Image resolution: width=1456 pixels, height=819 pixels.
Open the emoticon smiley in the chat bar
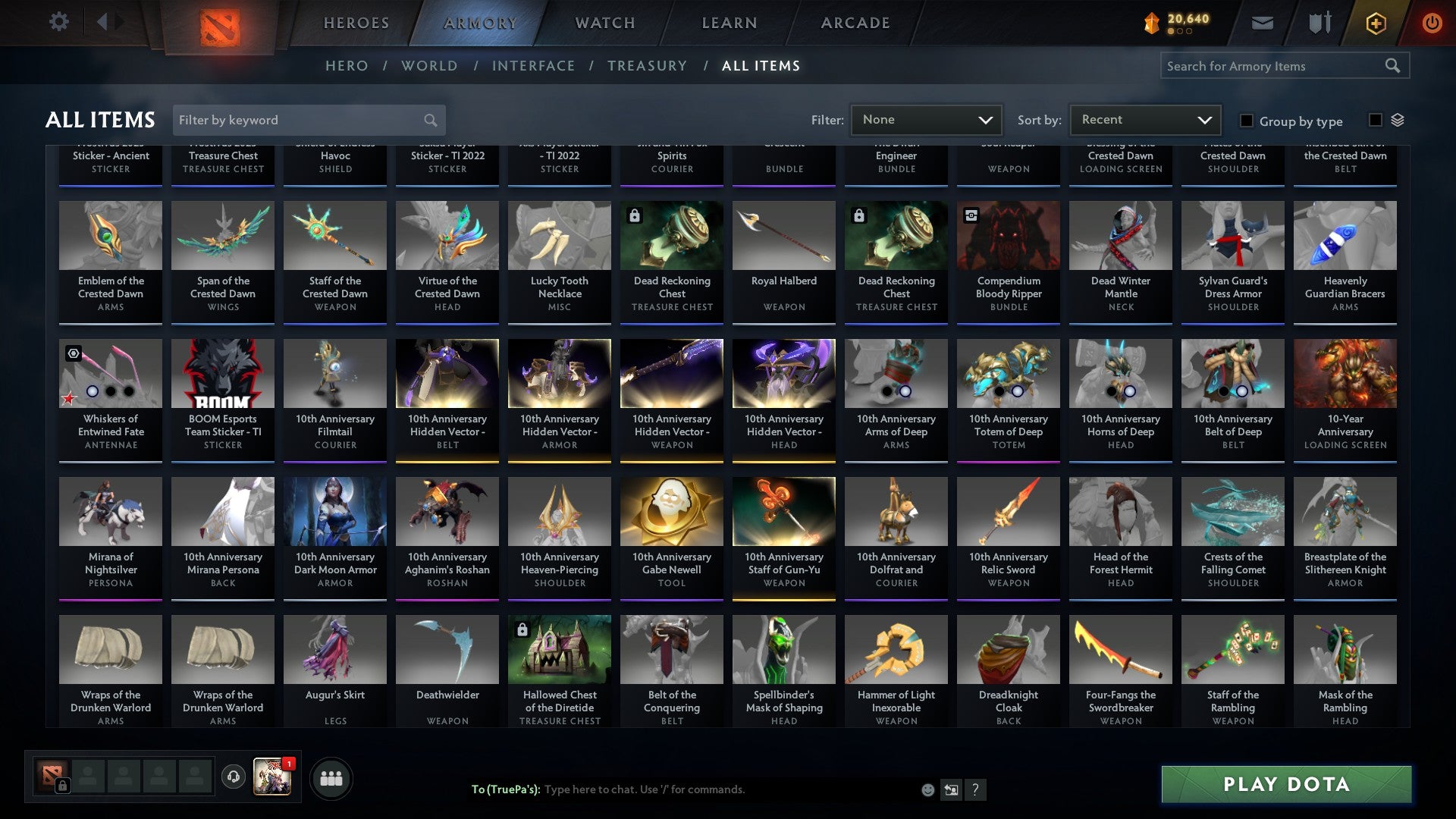pos(927,789)
